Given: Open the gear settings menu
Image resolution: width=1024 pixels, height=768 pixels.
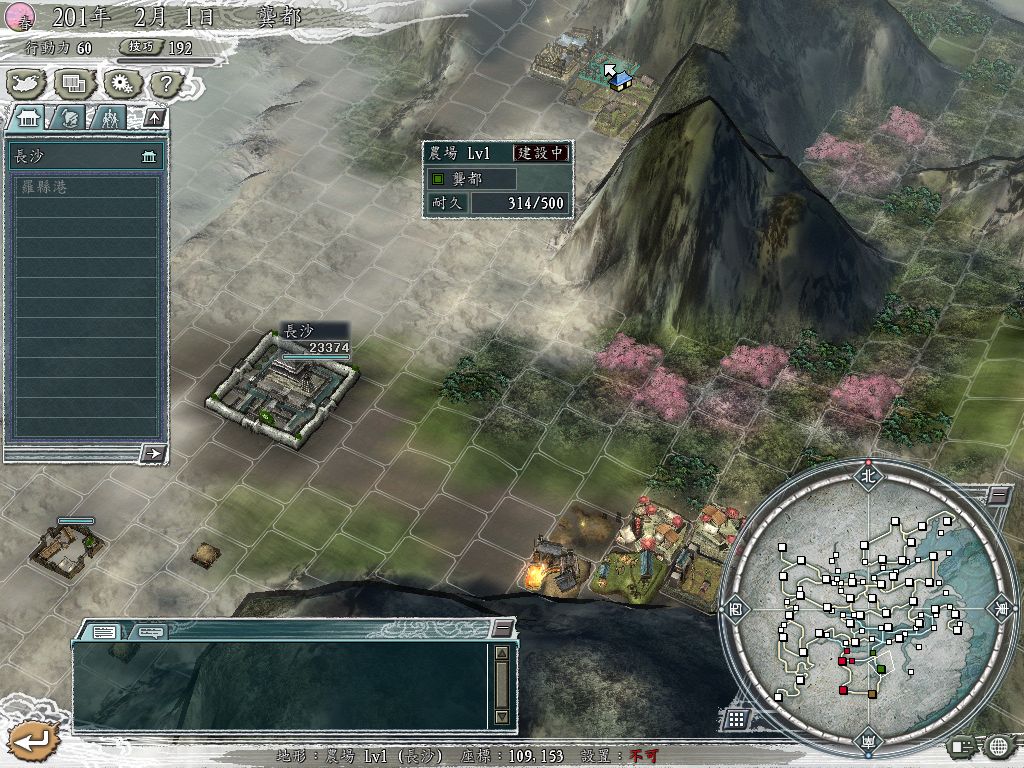Looking at the screenshot, I should pos(121,83).
